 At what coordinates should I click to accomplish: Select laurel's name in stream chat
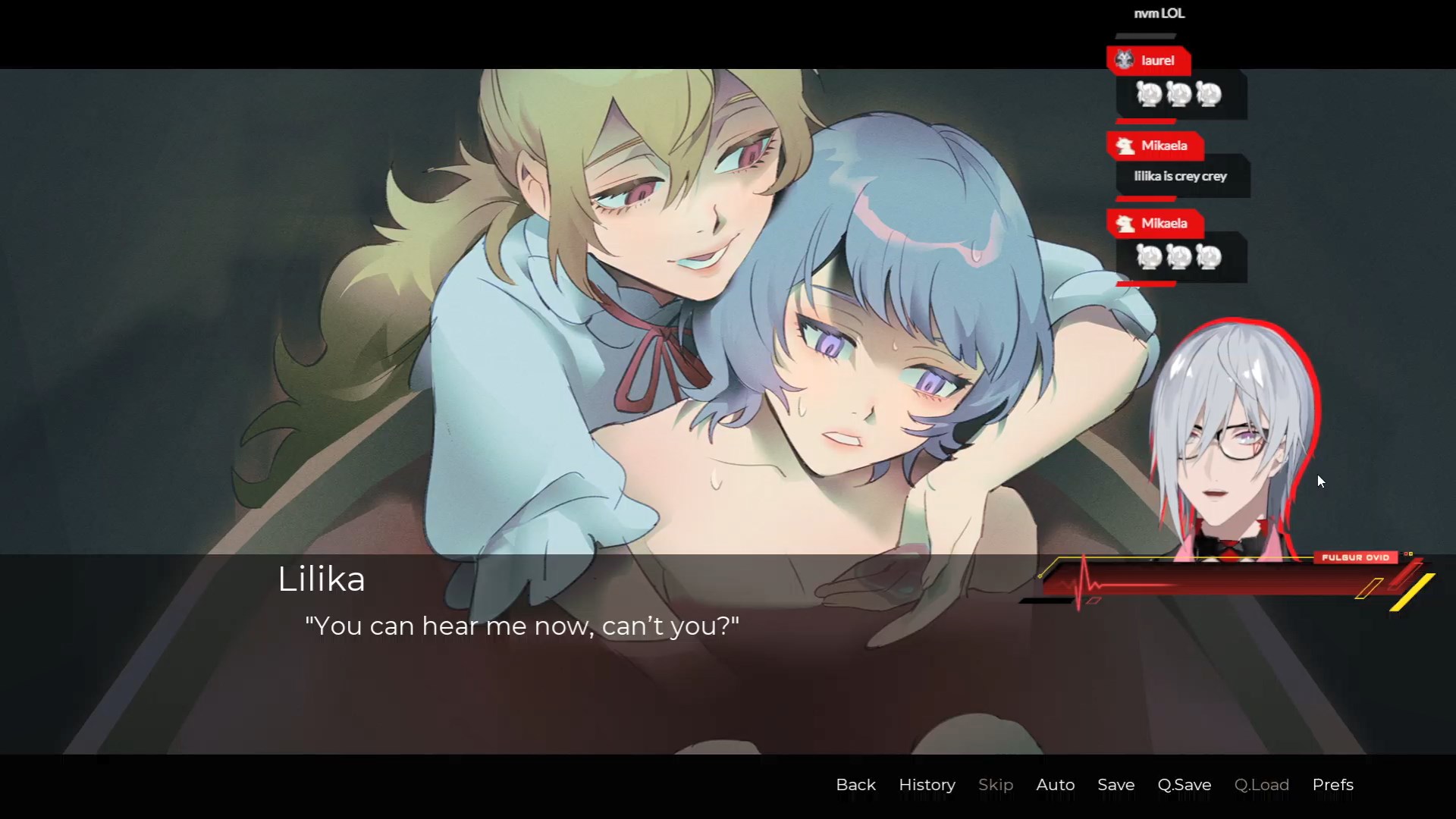(1157, 61)
